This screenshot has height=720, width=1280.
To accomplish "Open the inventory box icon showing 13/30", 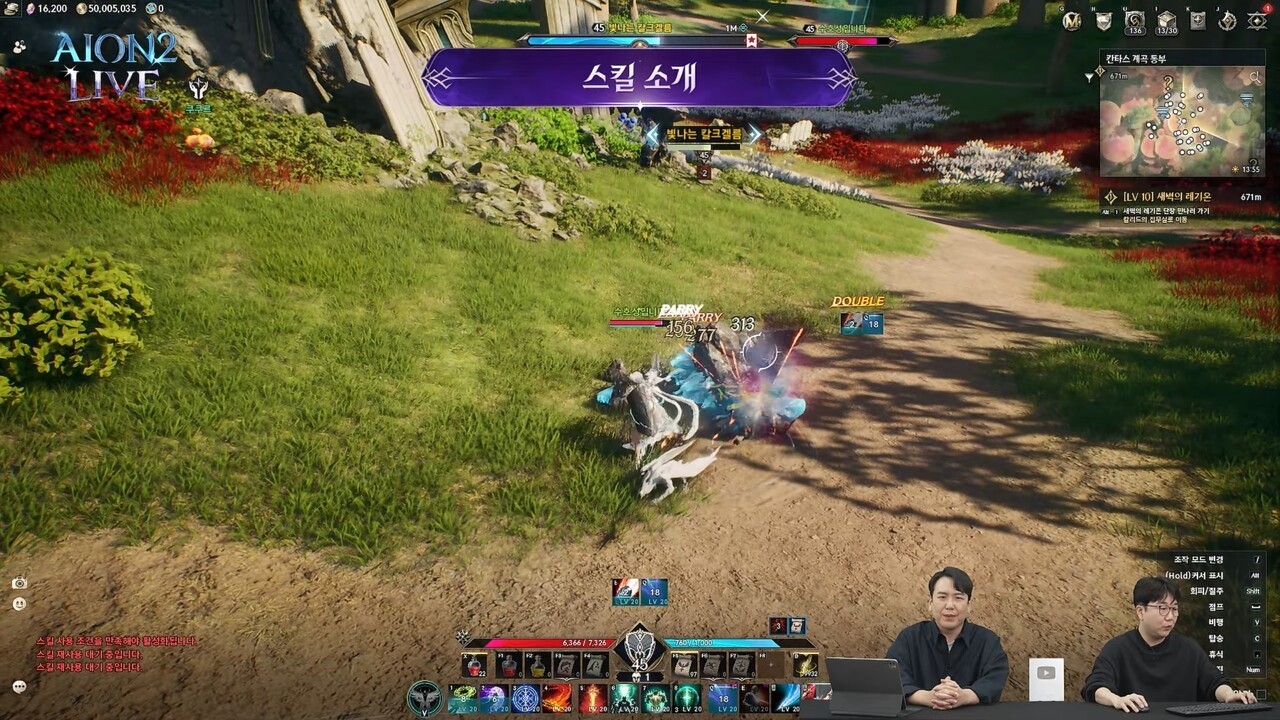I will (x=1167, y=20).
